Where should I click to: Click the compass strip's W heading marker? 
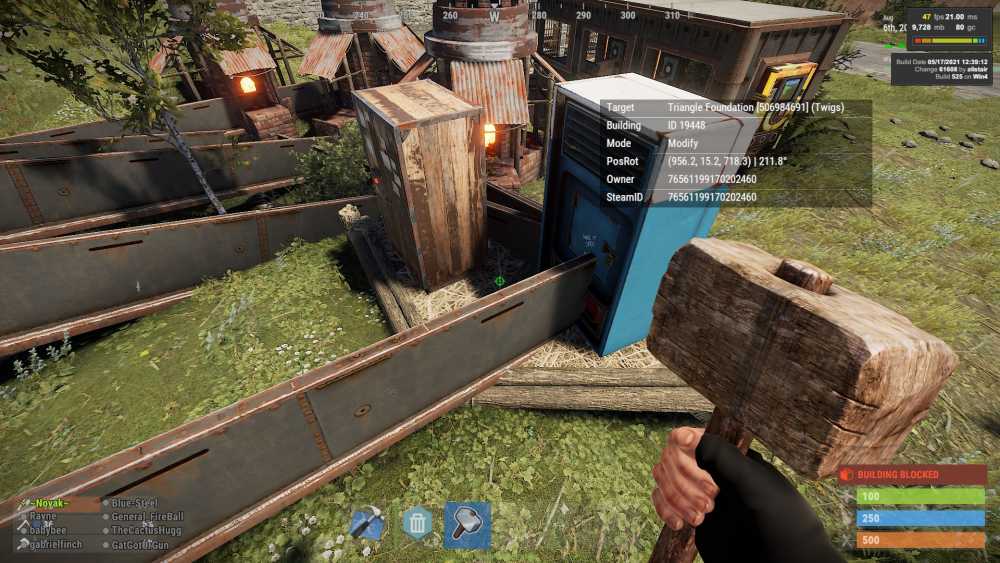coord(494,16)
